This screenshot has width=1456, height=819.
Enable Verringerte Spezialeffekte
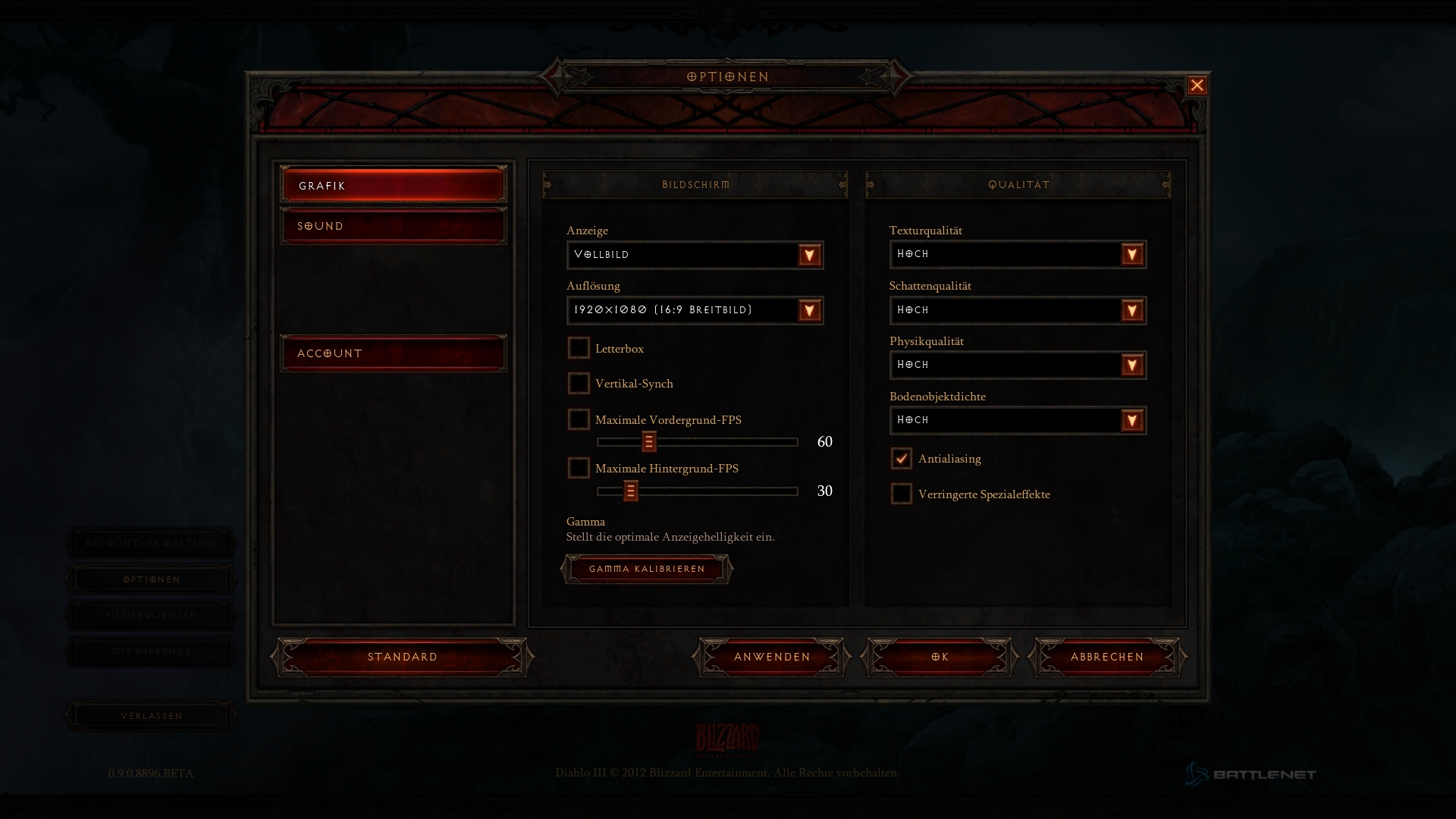(x=901, y=494)
